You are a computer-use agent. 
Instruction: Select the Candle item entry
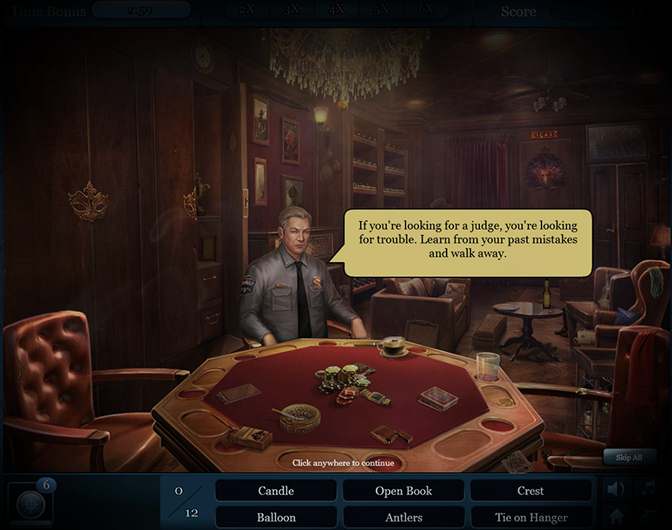276,491
